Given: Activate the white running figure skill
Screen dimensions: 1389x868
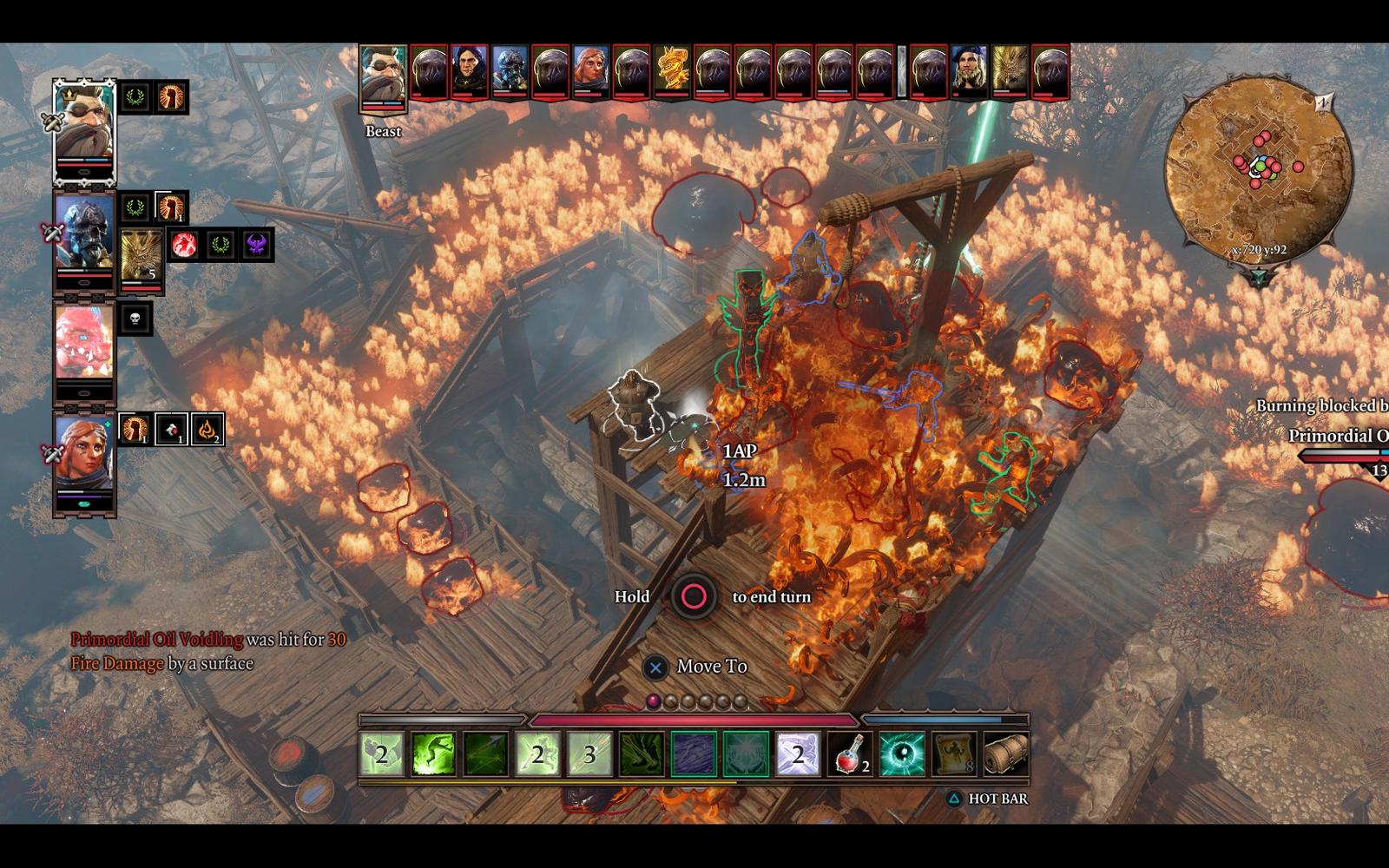Looking at the screenshot, I should pos(798,753).
